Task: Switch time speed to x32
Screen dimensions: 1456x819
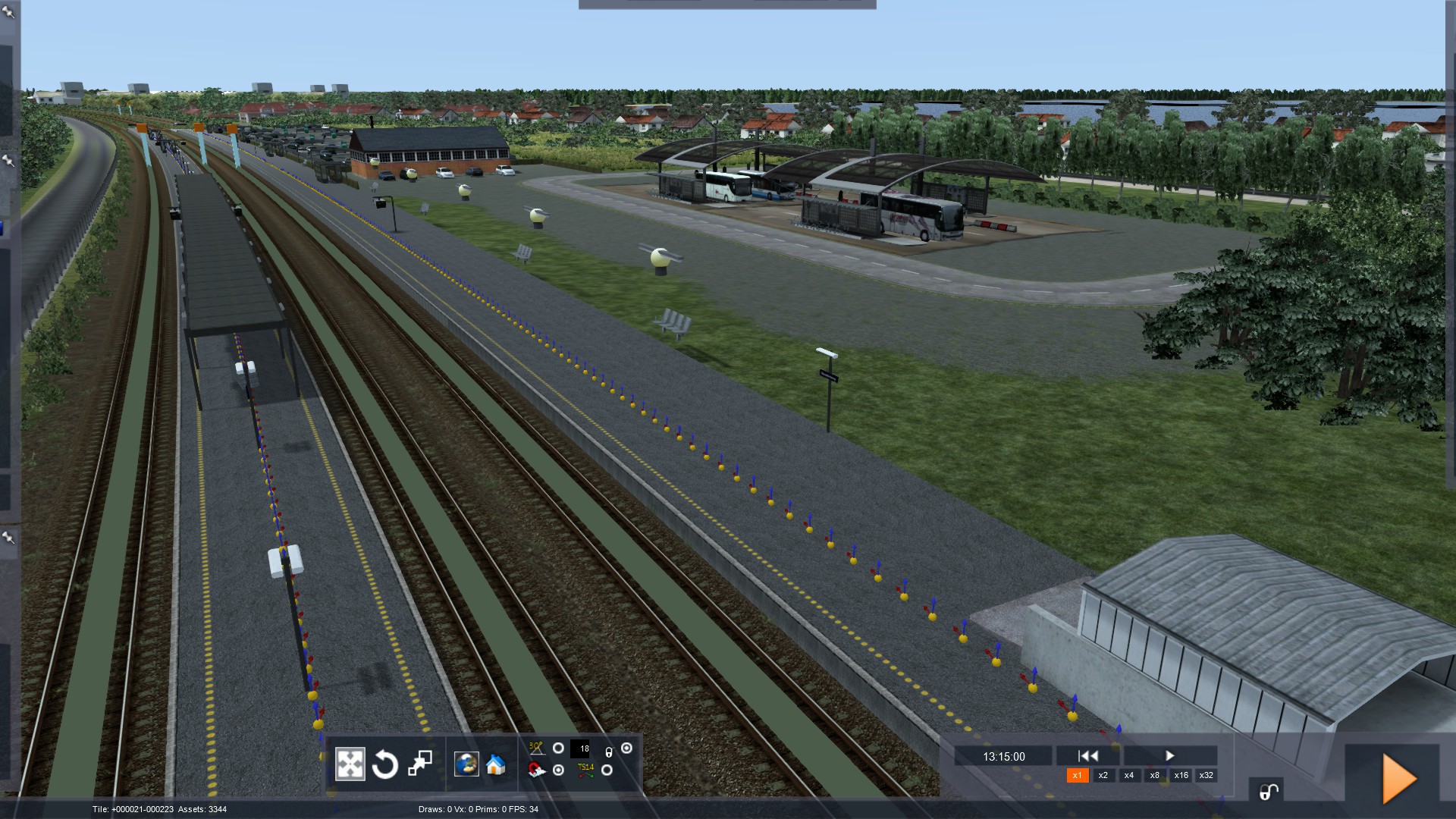Action: point(1207,775)
